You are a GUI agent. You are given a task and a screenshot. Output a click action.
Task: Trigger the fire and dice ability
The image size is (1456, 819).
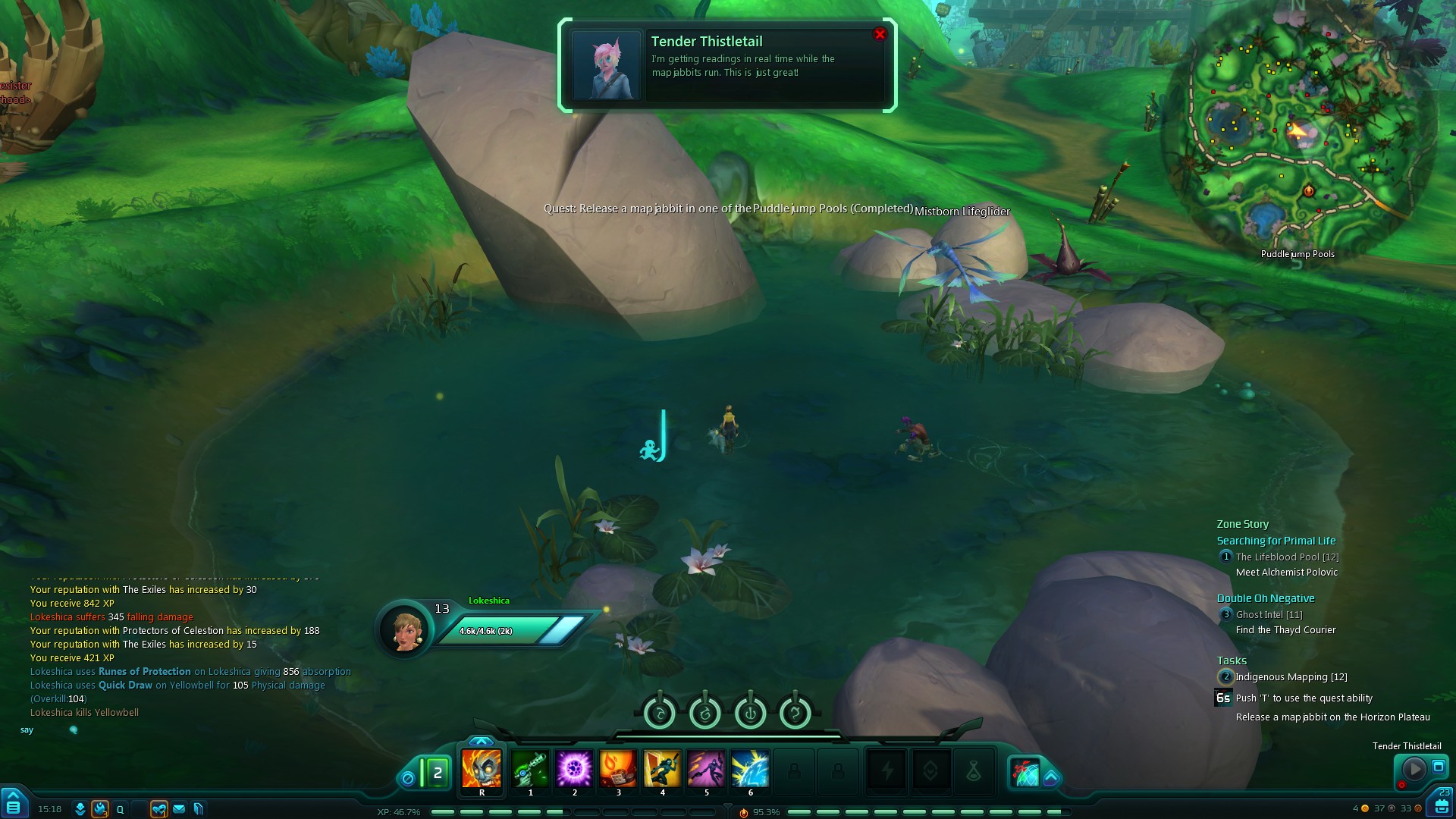(618, 769)
